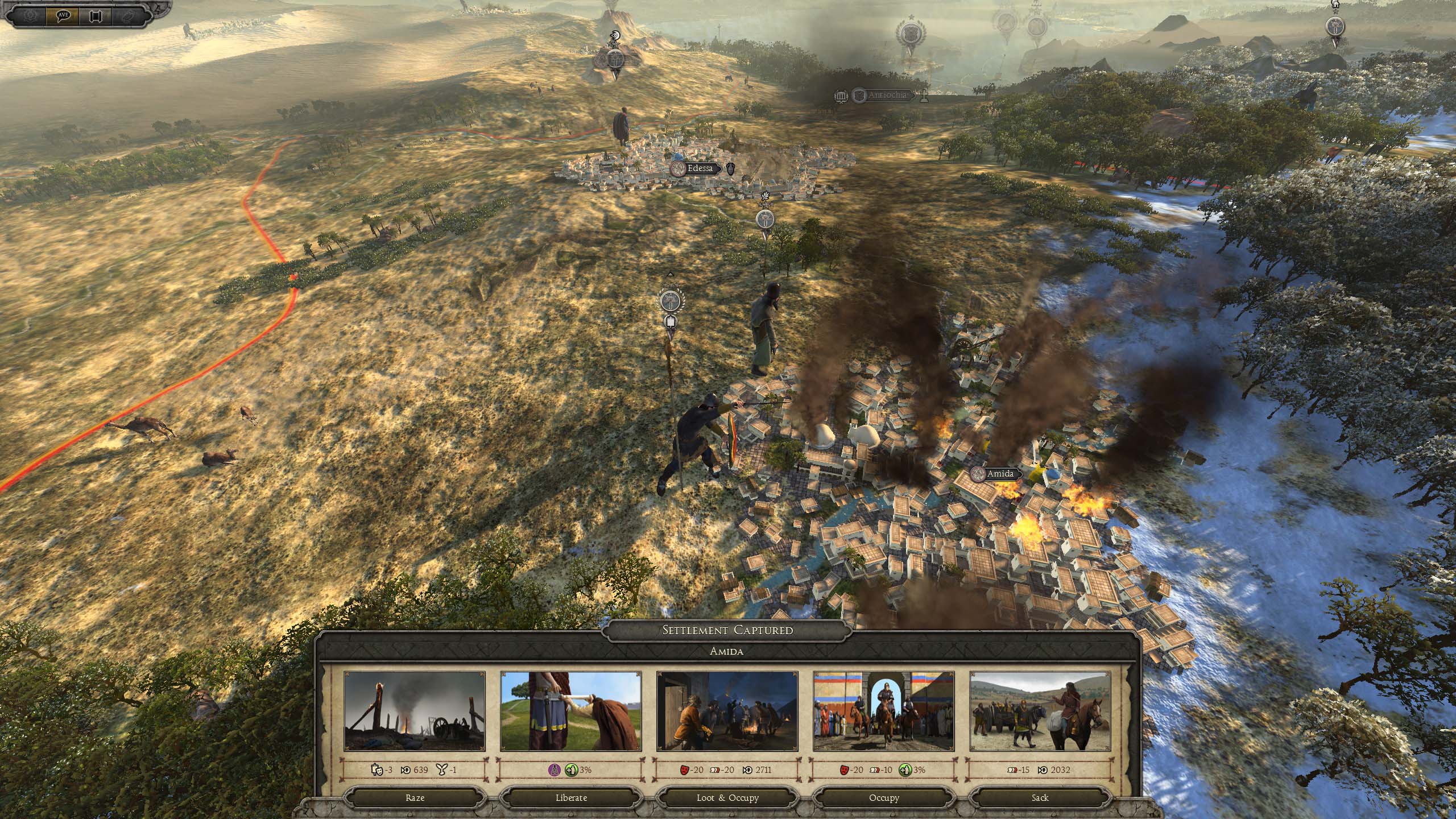Select the loaded cart Sack thumbnail
The height and width of the screenshot is (819, 1456).
(x=1040, y=711)
